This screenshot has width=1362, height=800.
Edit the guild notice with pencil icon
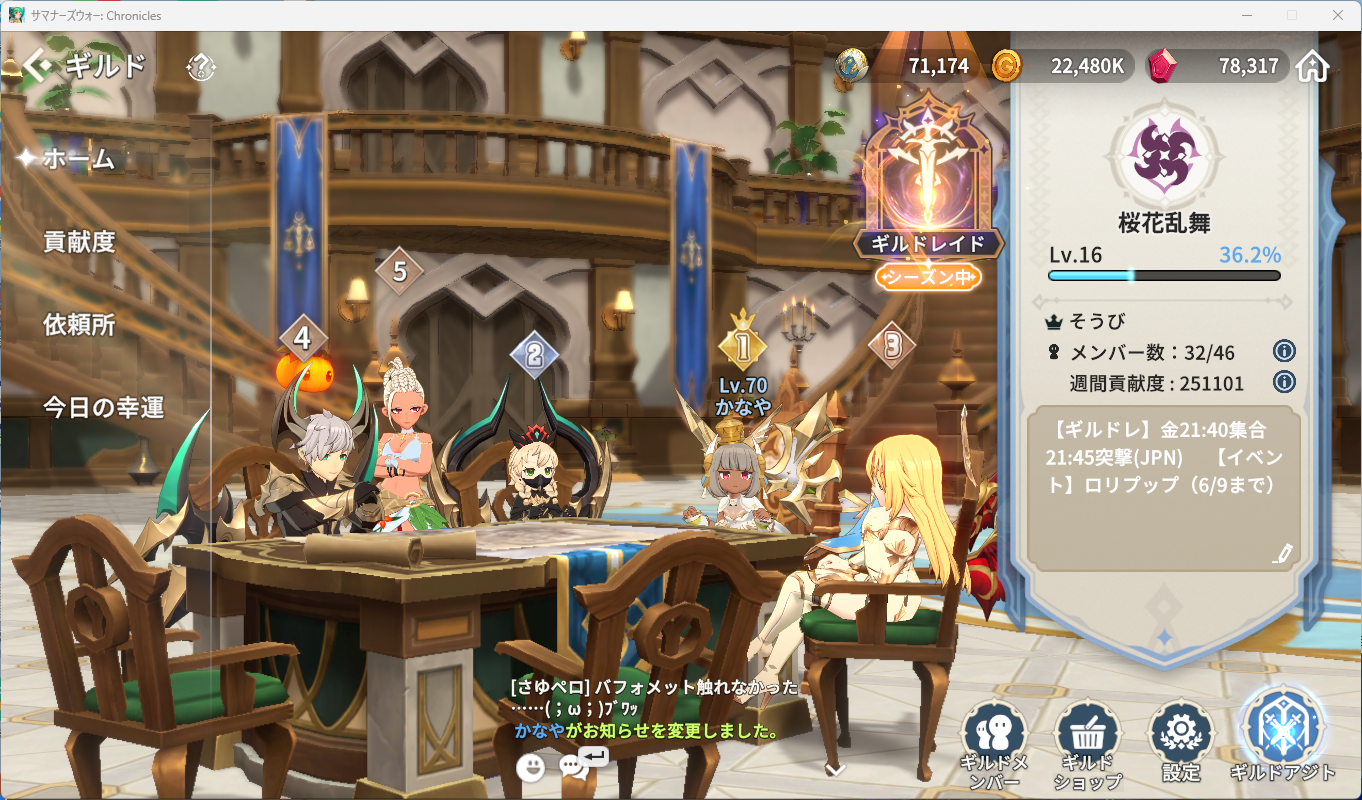pos(1283,553)
